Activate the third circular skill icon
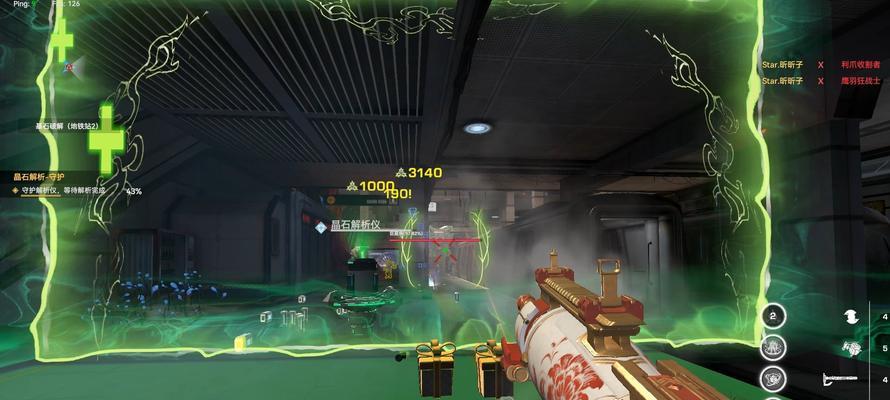Image resolution: width=890 pixels, height=400 pixels. (772, 379)
